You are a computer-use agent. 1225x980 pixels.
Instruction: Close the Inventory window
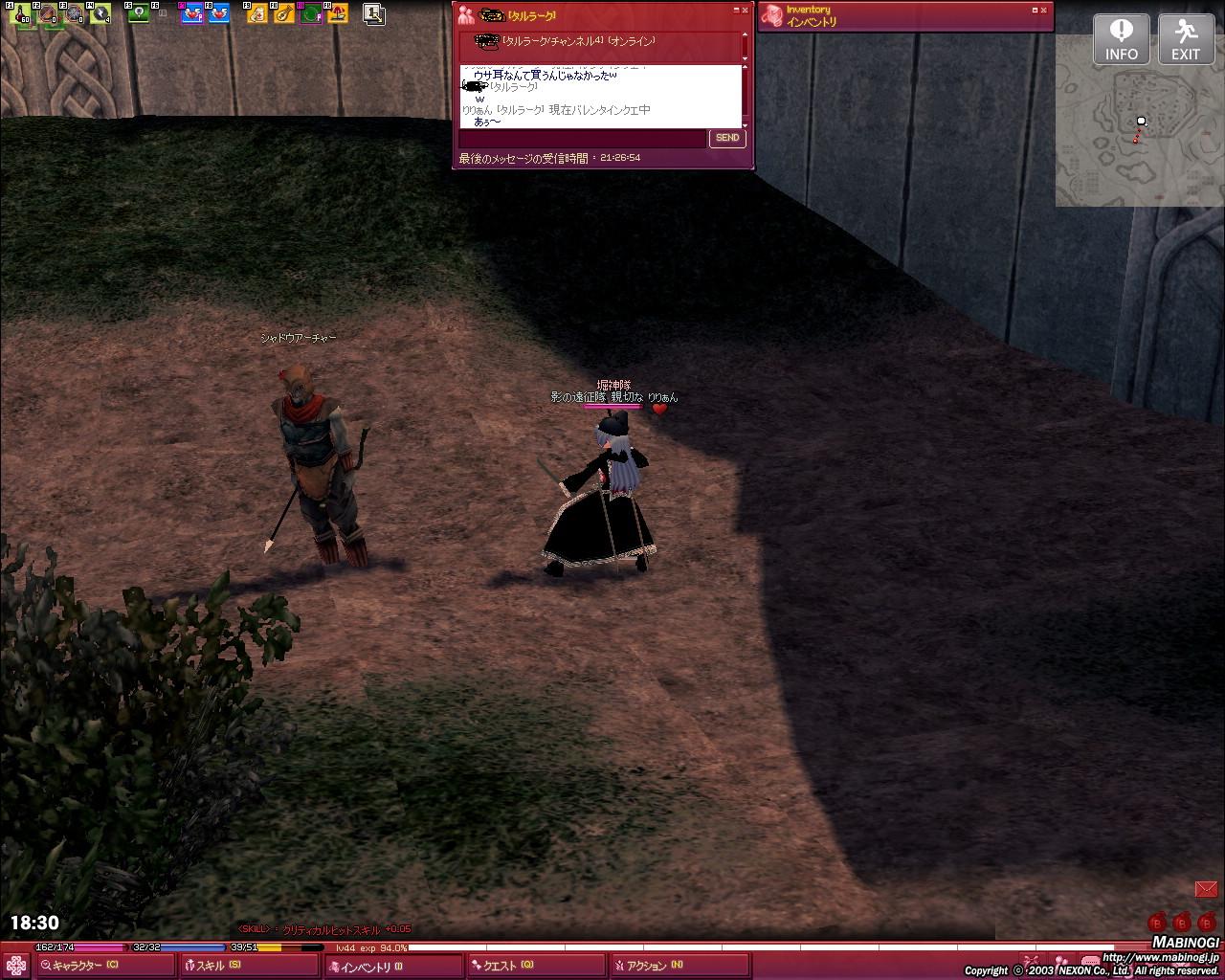pos(1046,11)
